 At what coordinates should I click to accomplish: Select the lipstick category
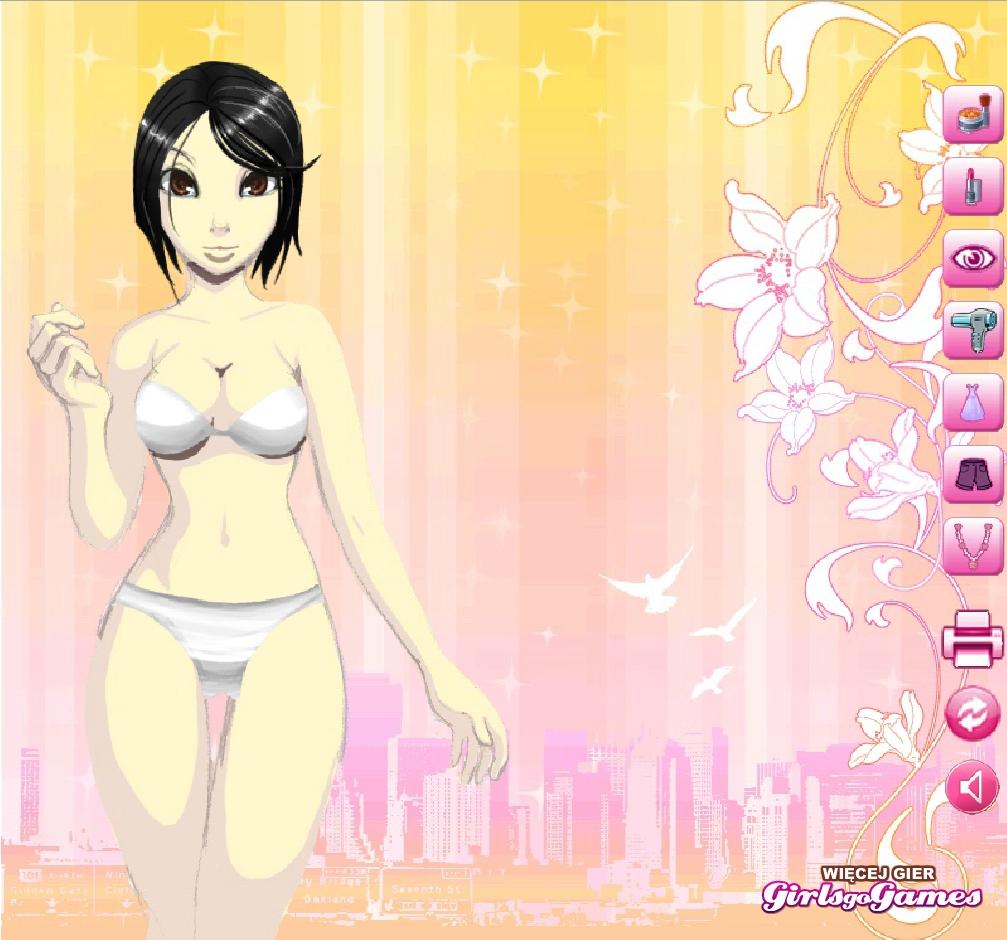pos(972,186)
